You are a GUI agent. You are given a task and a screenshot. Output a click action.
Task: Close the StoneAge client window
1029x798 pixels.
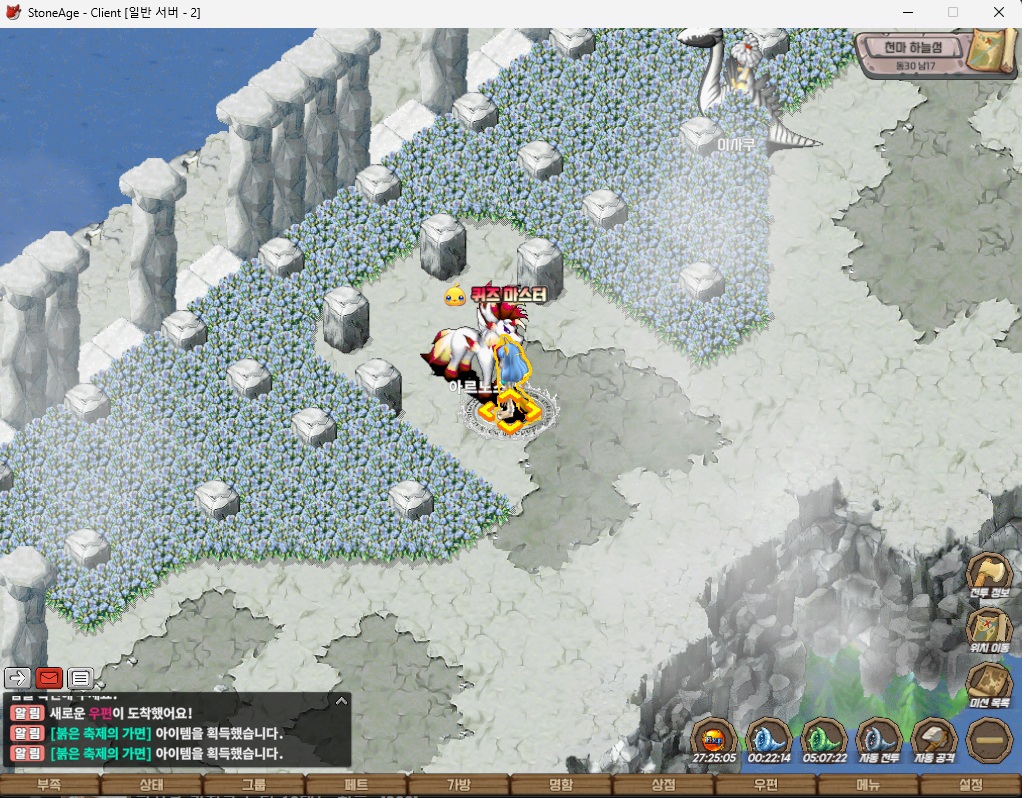point(999,13)
